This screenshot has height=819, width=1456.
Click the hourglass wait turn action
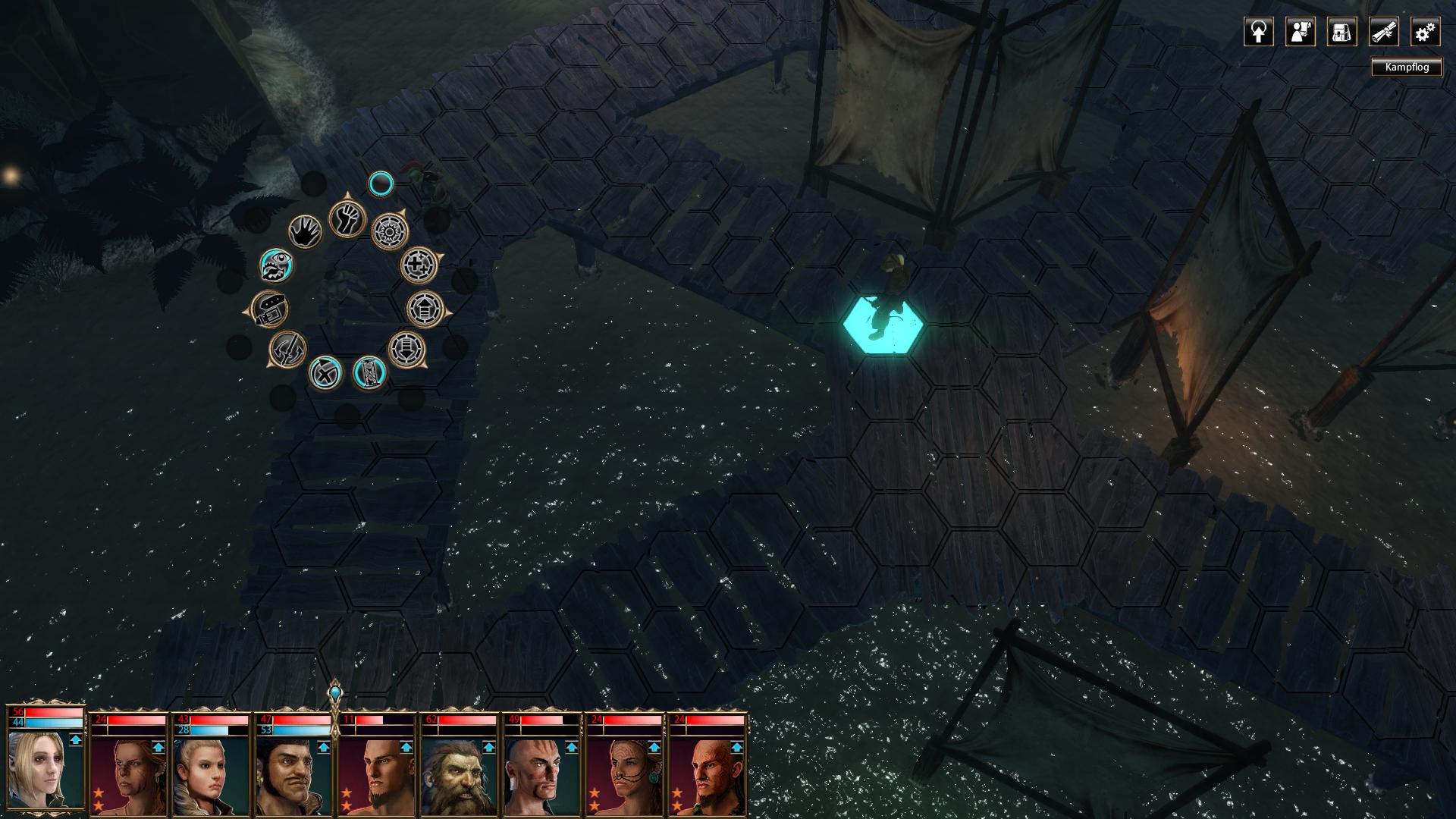(x=369, y=372)
